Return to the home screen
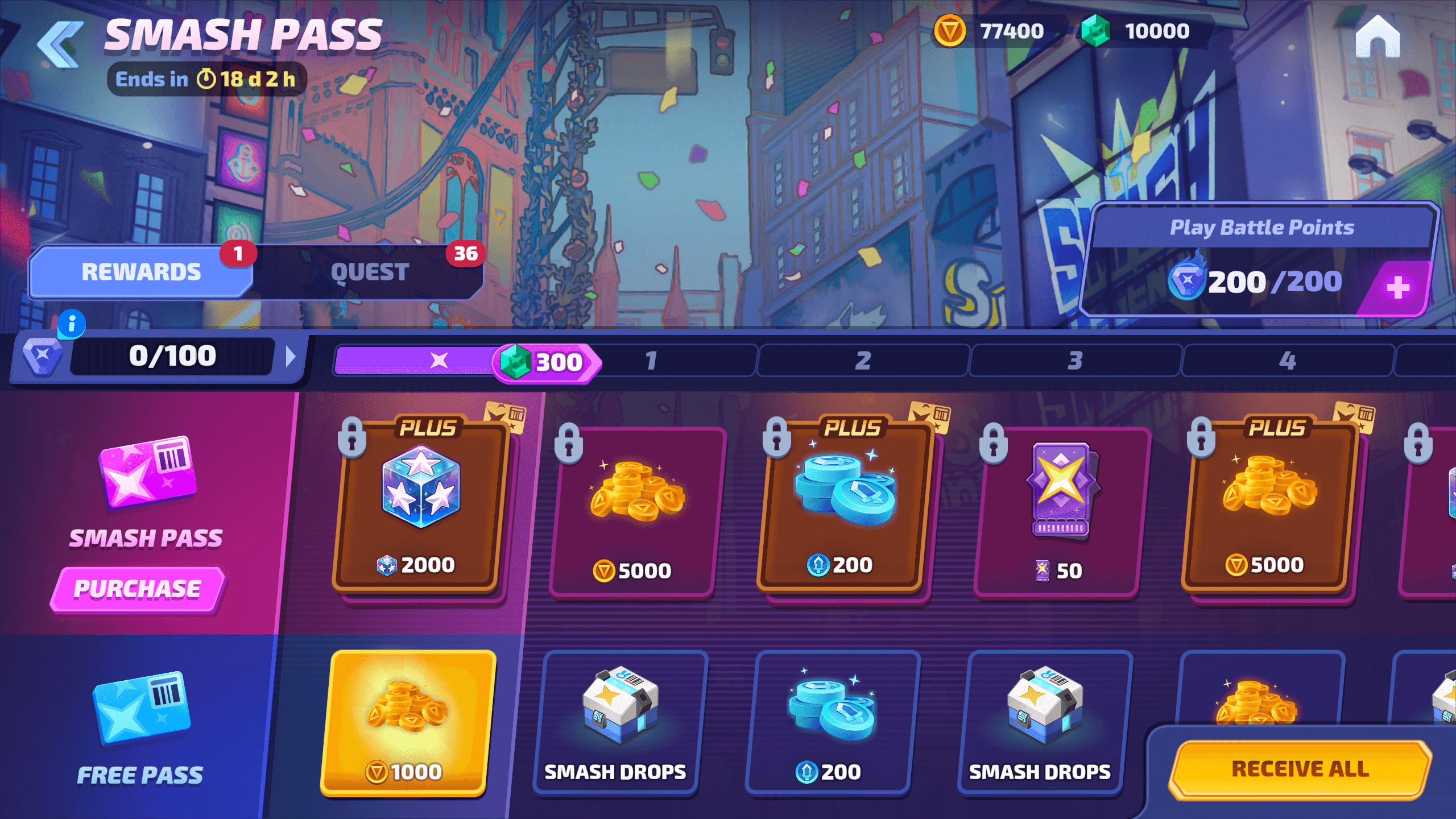 1377,38
